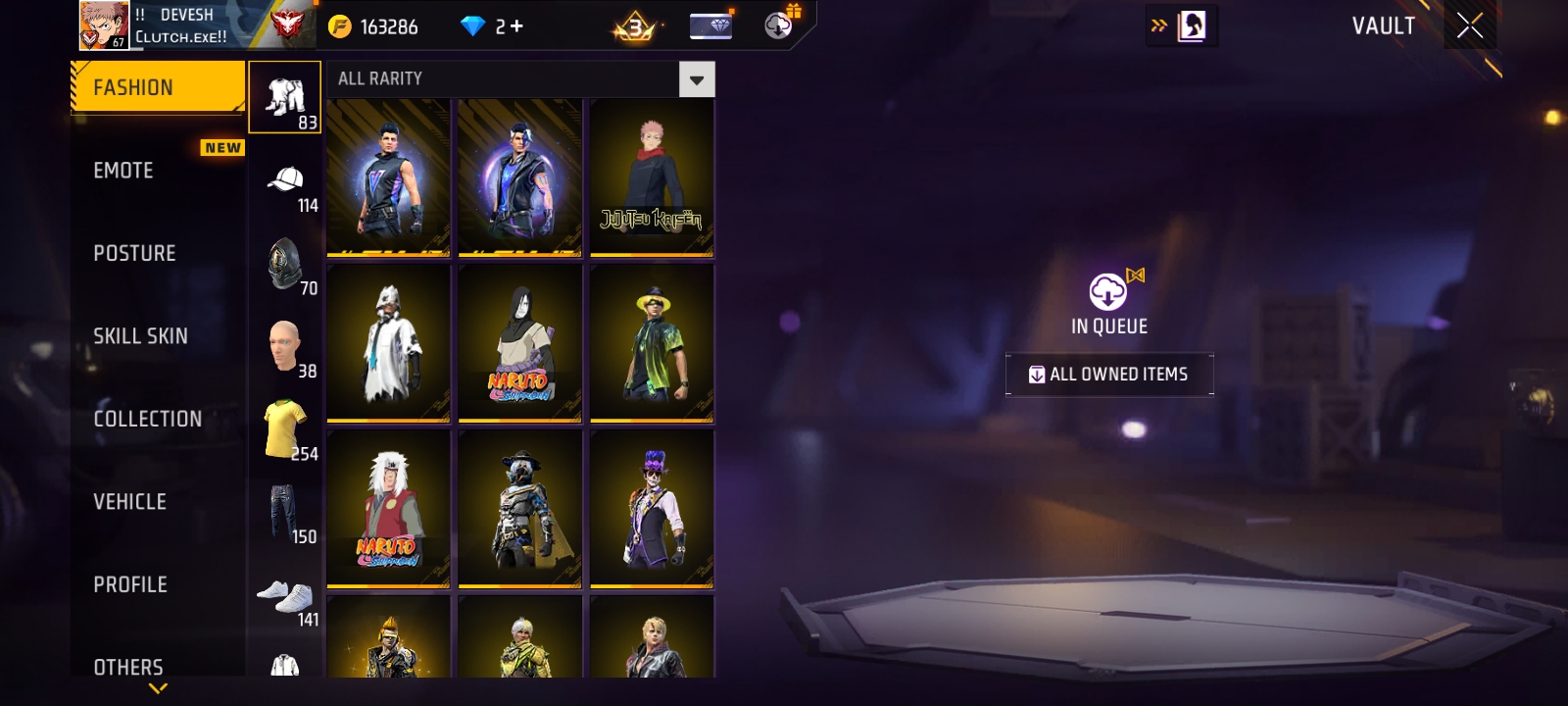
Task: Select the Orochimaru Naruto outfit
Action: click(519, 343)
